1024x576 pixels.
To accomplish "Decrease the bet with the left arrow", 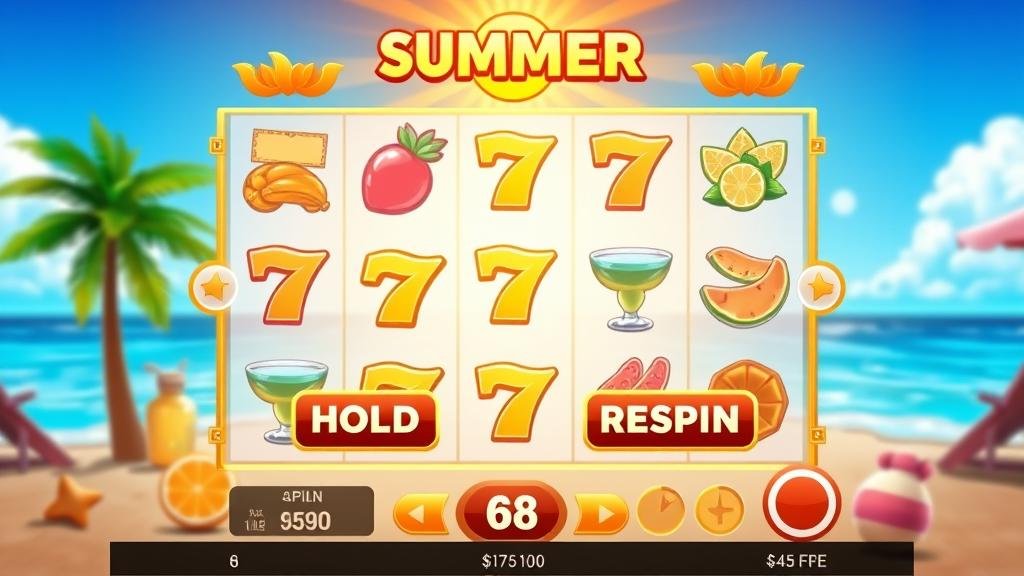I will [421, 514].
